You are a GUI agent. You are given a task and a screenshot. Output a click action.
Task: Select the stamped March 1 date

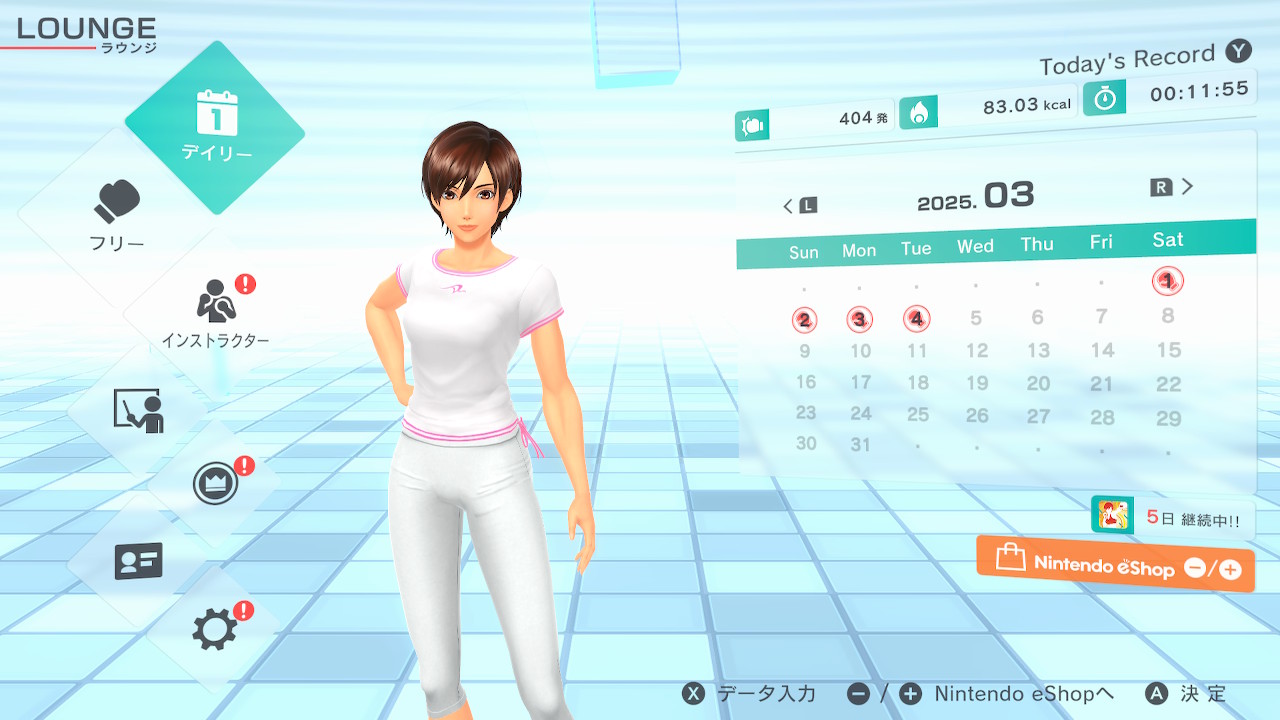[1167, 281]
